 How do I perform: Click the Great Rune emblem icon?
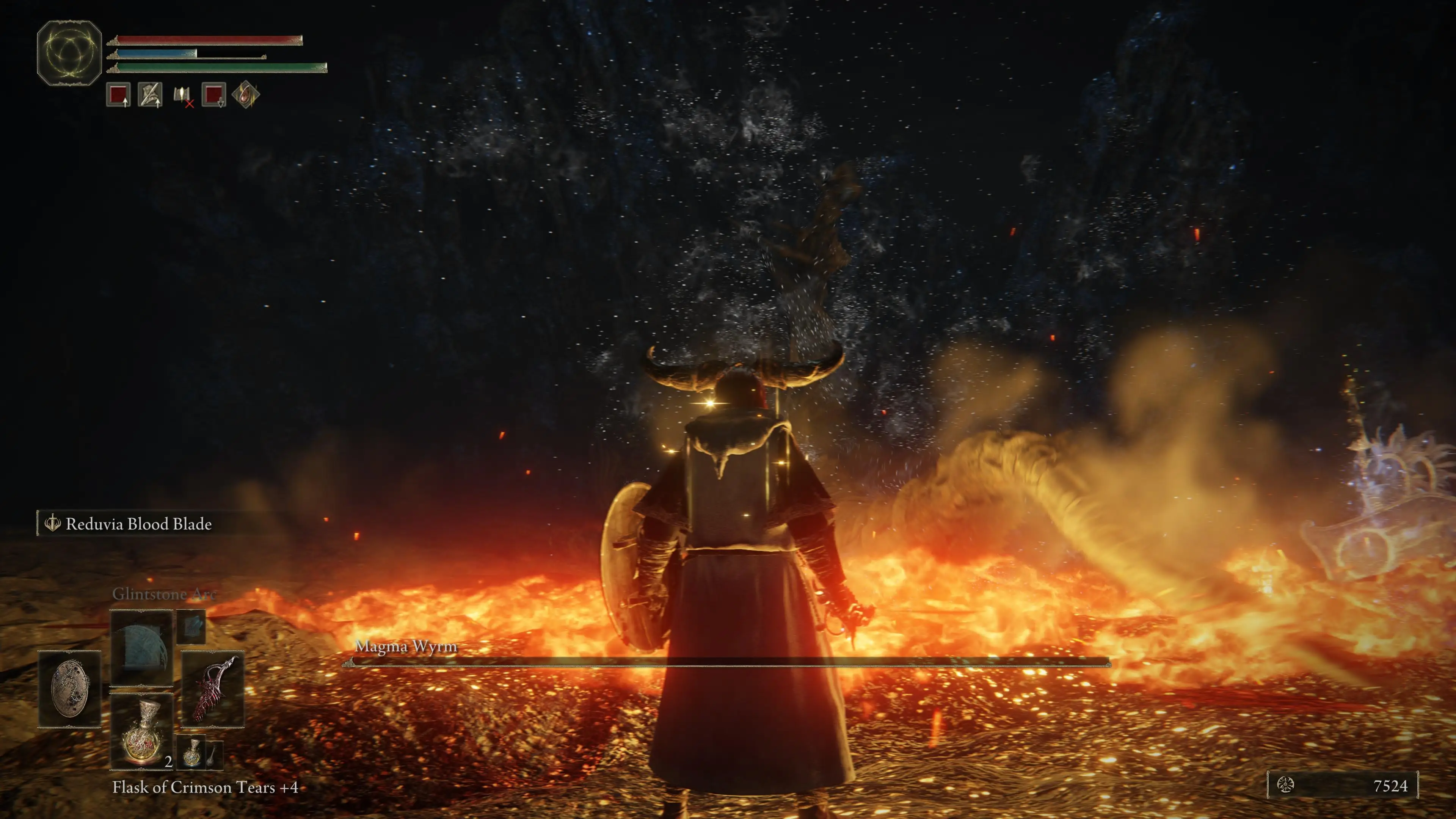tap(69, 53)
